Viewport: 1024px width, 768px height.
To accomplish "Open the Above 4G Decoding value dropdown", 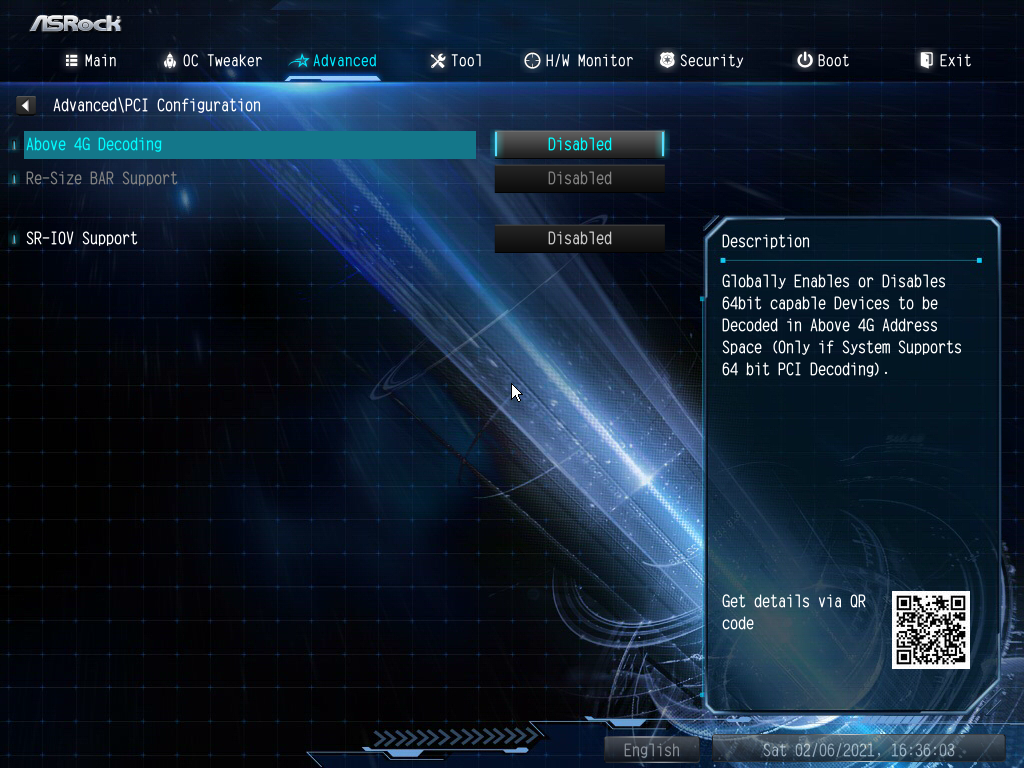I will (580, 145).
